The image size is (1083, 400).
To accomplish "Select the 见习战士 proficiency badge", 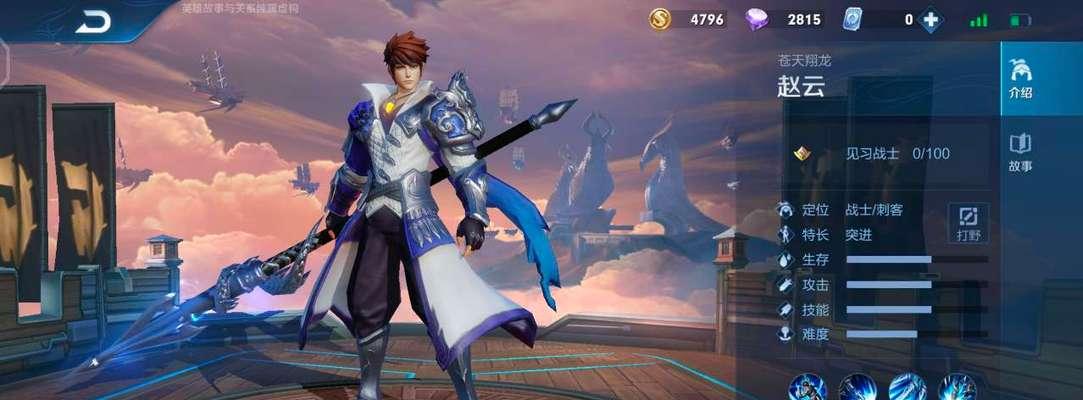I will tap(801, 153).
